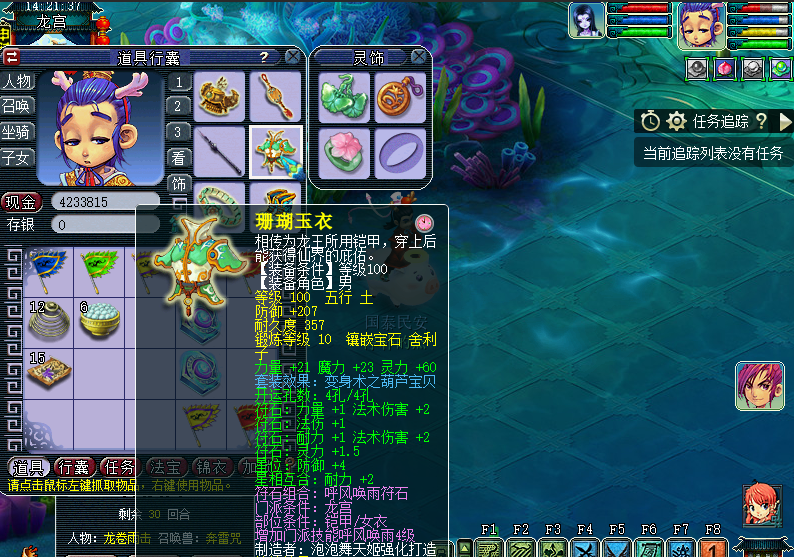This screenshot has width=794, height=557.
Task: Select the purple ring spirit accessory
Action: [399, 152]
